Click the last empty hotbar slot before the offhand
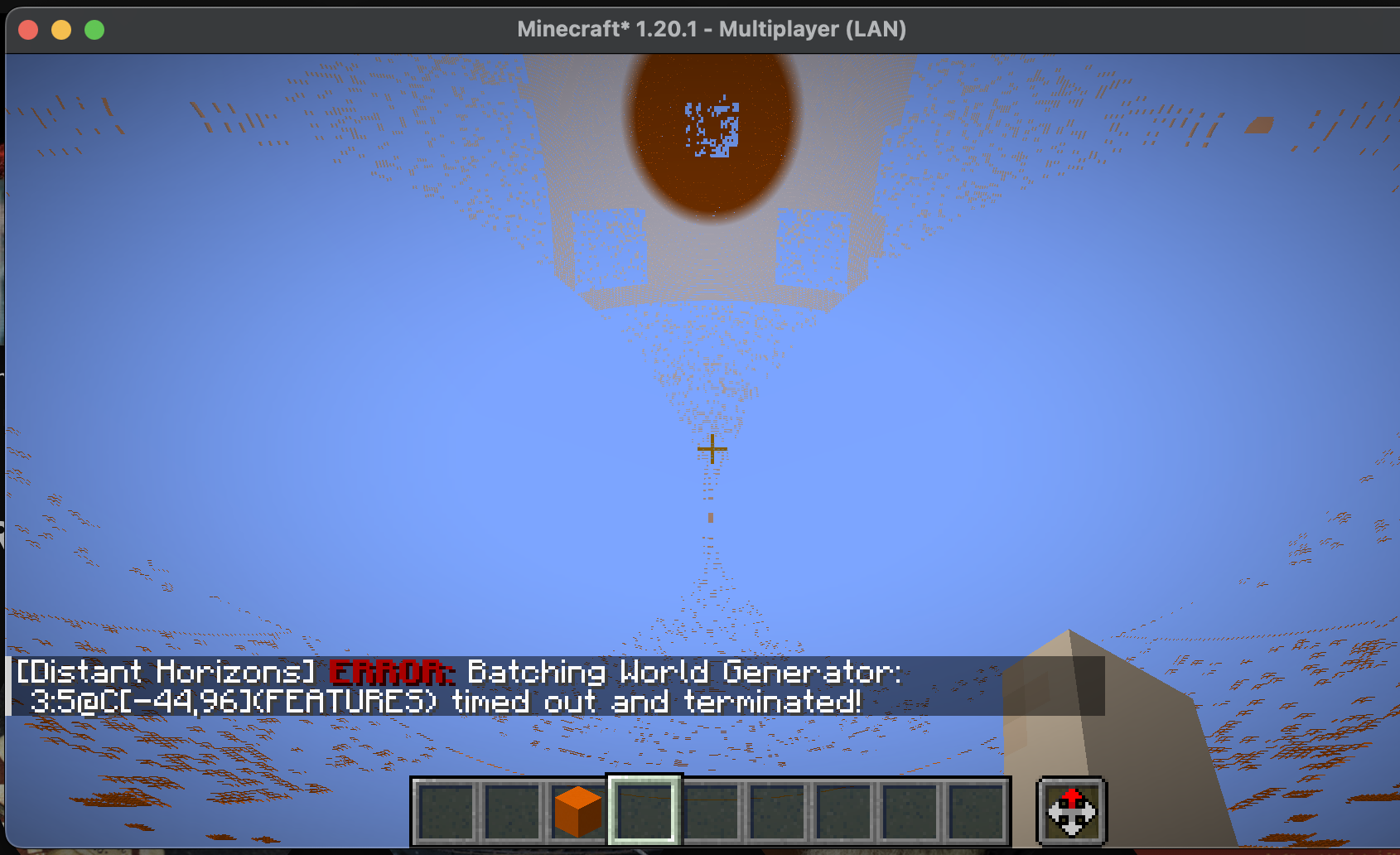This screenshot has height=855, width=1400. pyautogui.click(x=975, y=810)
